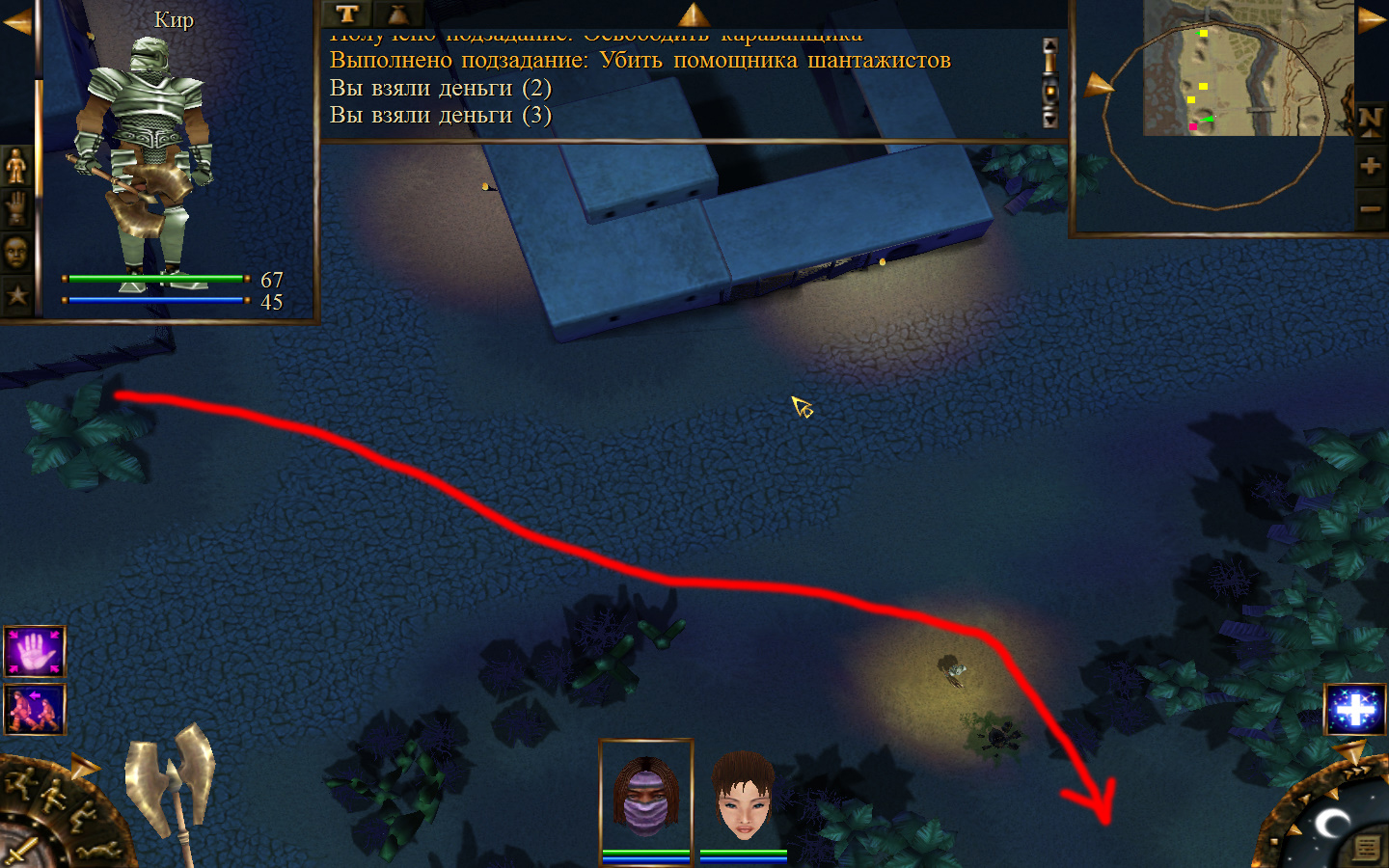Switch to the hand icon tab
This screenshot has height=868, width=1389.
point(16,208)
